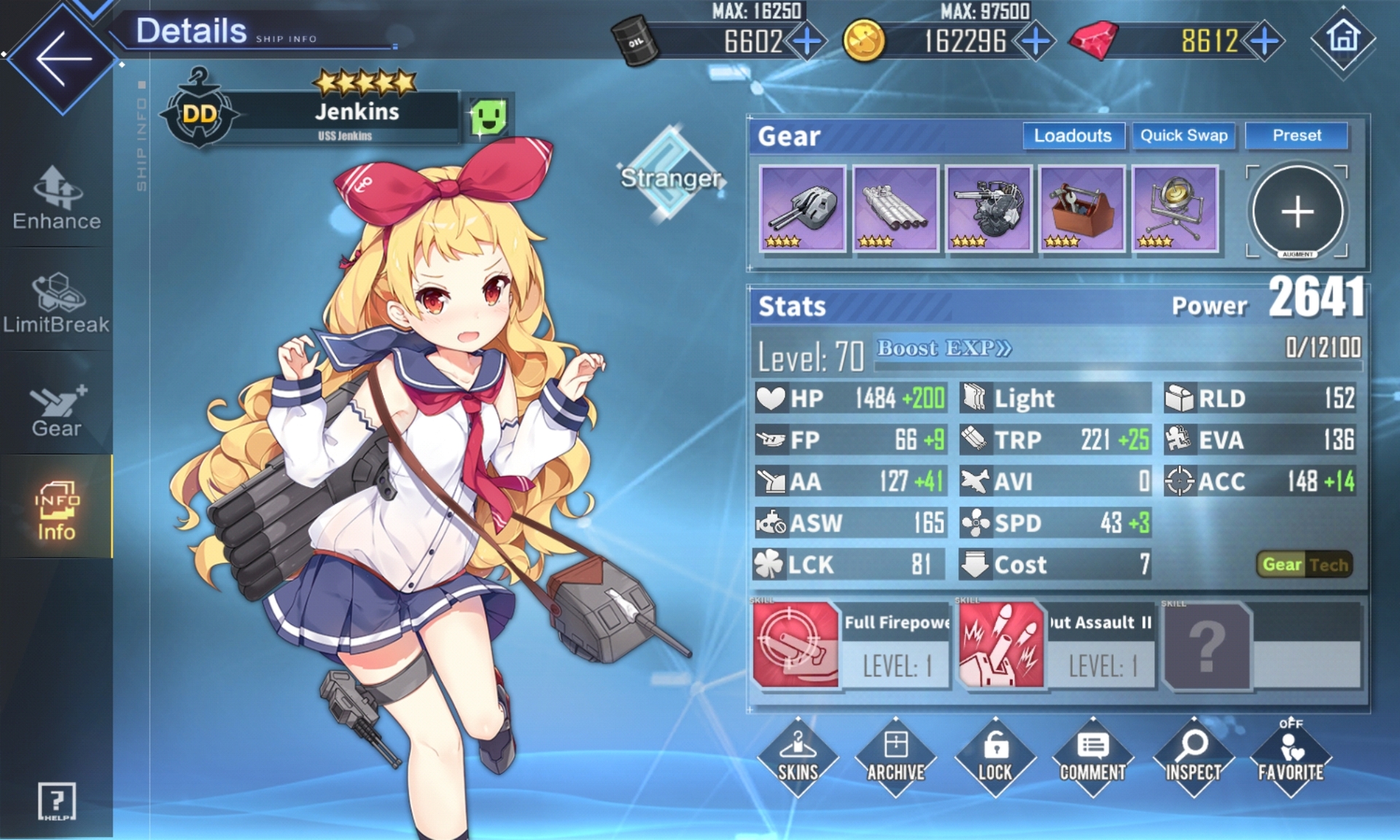Tap Boost EXP link
Screen dimensions: 1400x840
pos(944,349)
